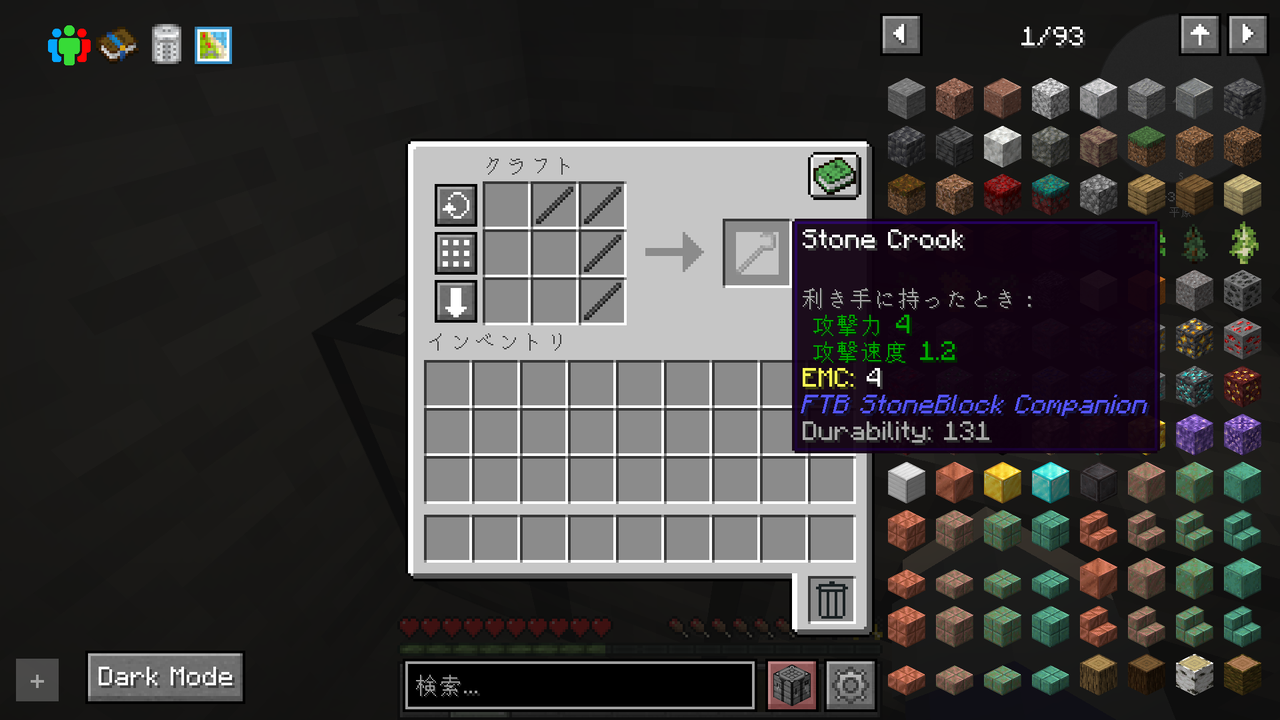Expand chat options with the plus button
1280x720 pixels.
(37, 680)
